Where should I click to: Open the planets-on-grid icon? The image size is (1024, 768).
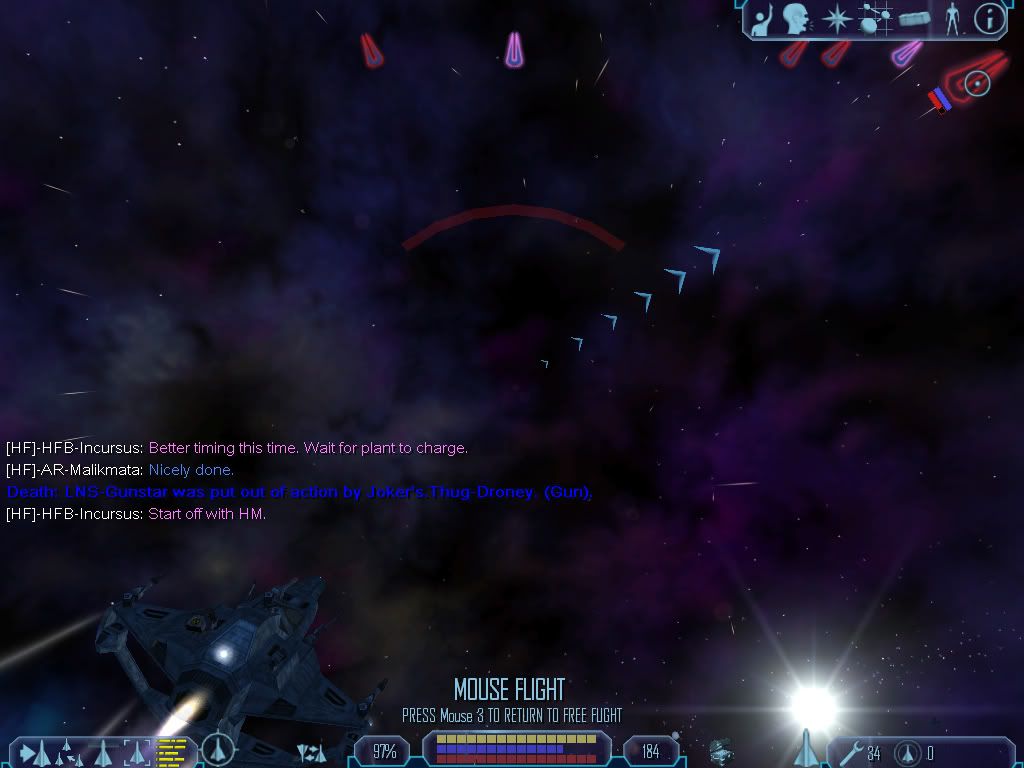coord(875,18)
